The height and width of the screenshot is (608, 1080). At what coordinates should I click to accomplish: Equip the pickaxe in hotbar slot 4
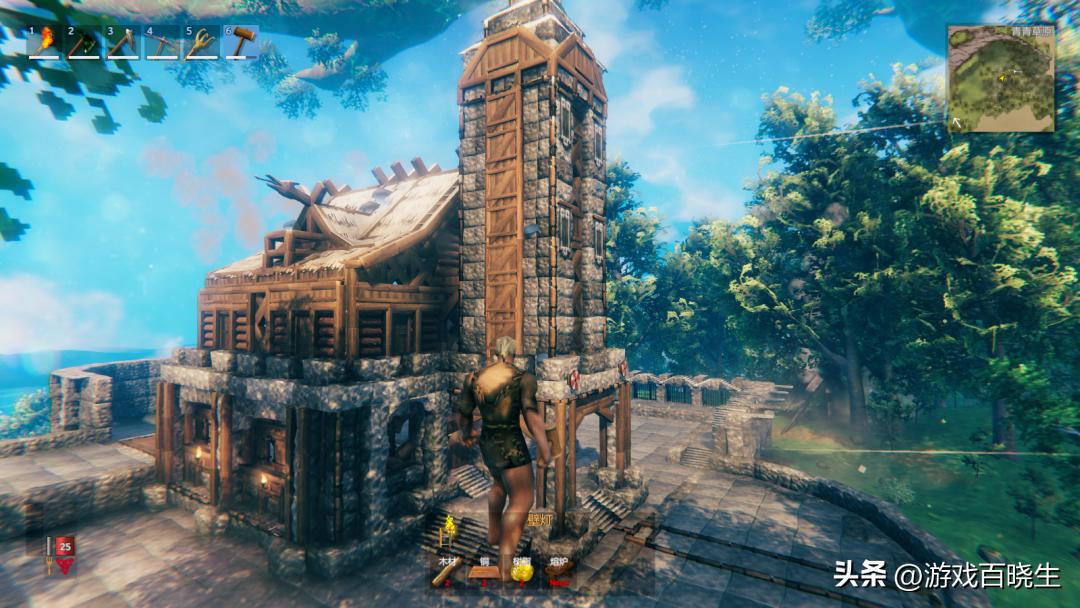tap(161, 43)
